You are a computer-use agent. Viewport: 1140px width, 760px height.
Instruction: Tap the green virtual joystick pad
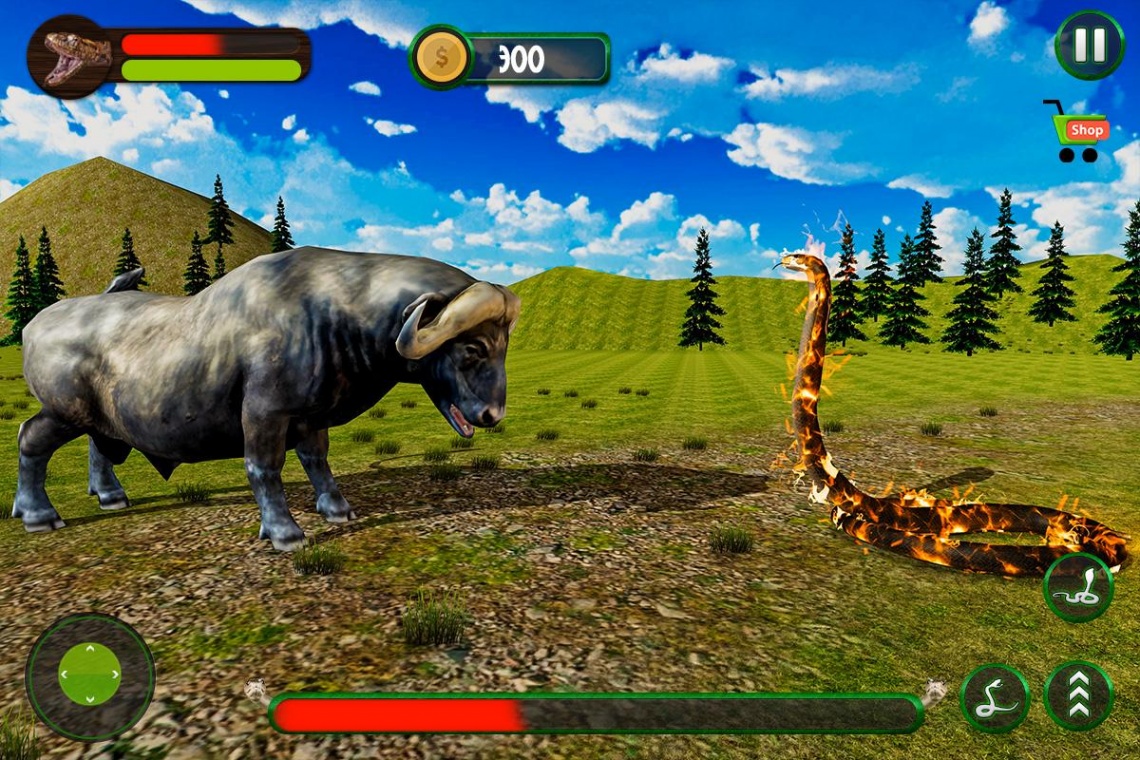90,675
